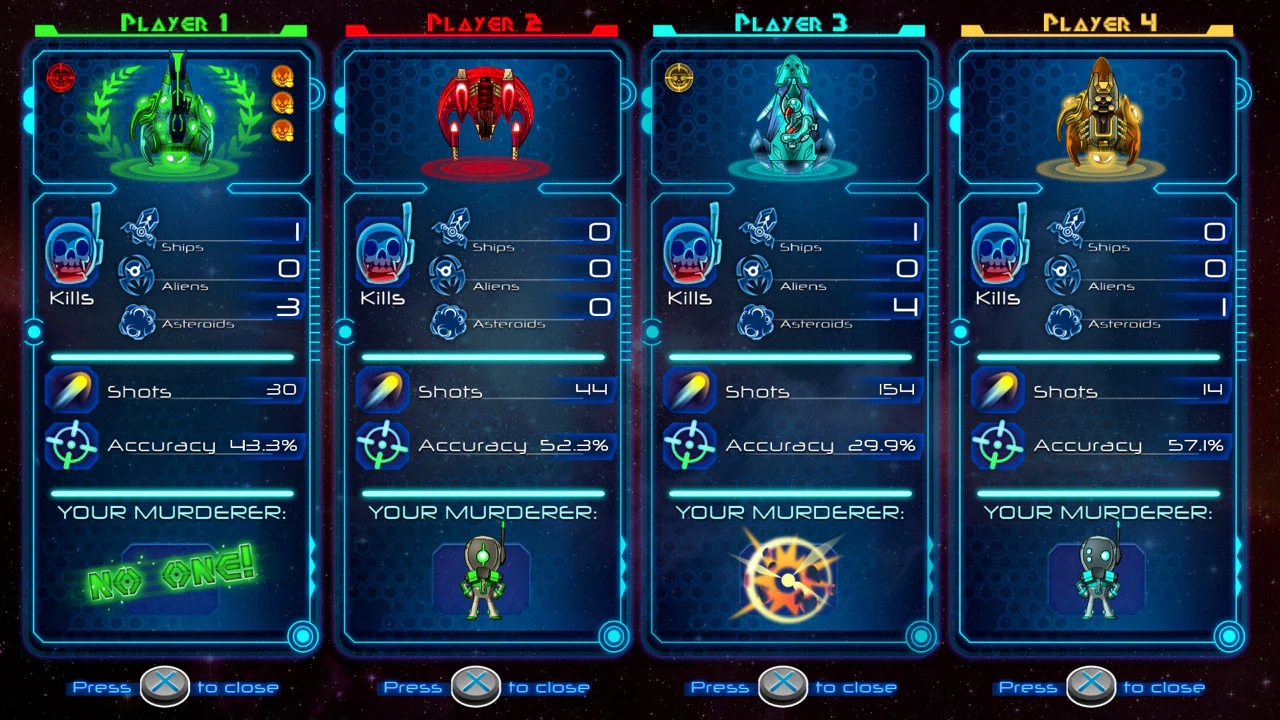Click the Player 4 title header
The height and width of the screenshot is (720, 1280).
coord(1097,19)
